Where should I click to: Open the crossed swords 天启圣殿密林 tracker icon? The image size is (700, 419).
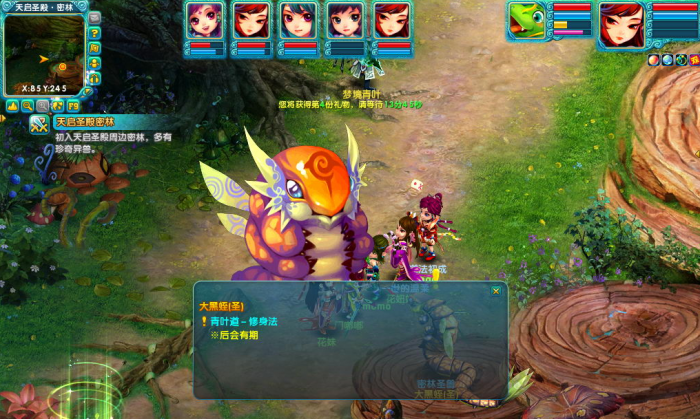tap(39, 125)
